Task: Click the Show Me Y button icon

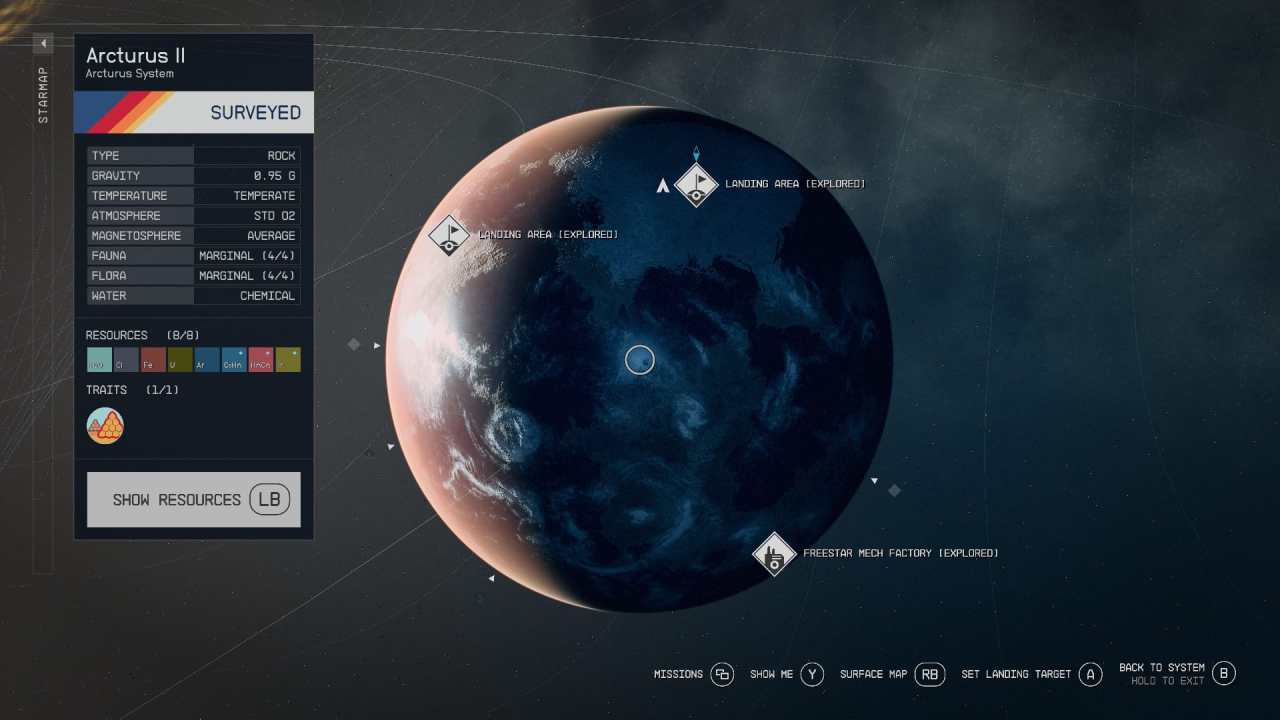Action: [x=812, y=674]
